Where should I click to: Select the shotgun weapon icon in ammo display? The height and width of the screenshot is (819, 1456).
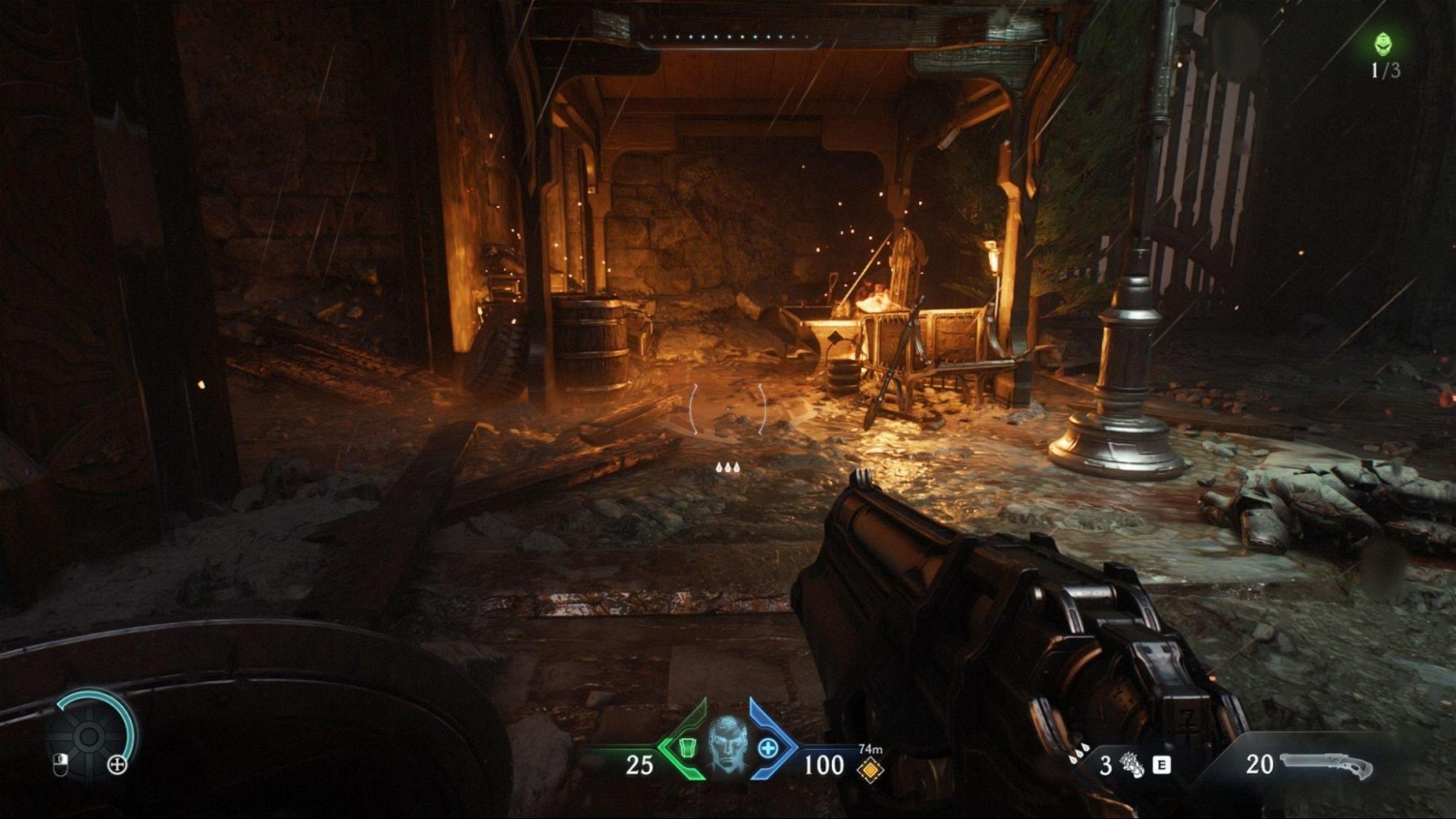click(1325, 764)
